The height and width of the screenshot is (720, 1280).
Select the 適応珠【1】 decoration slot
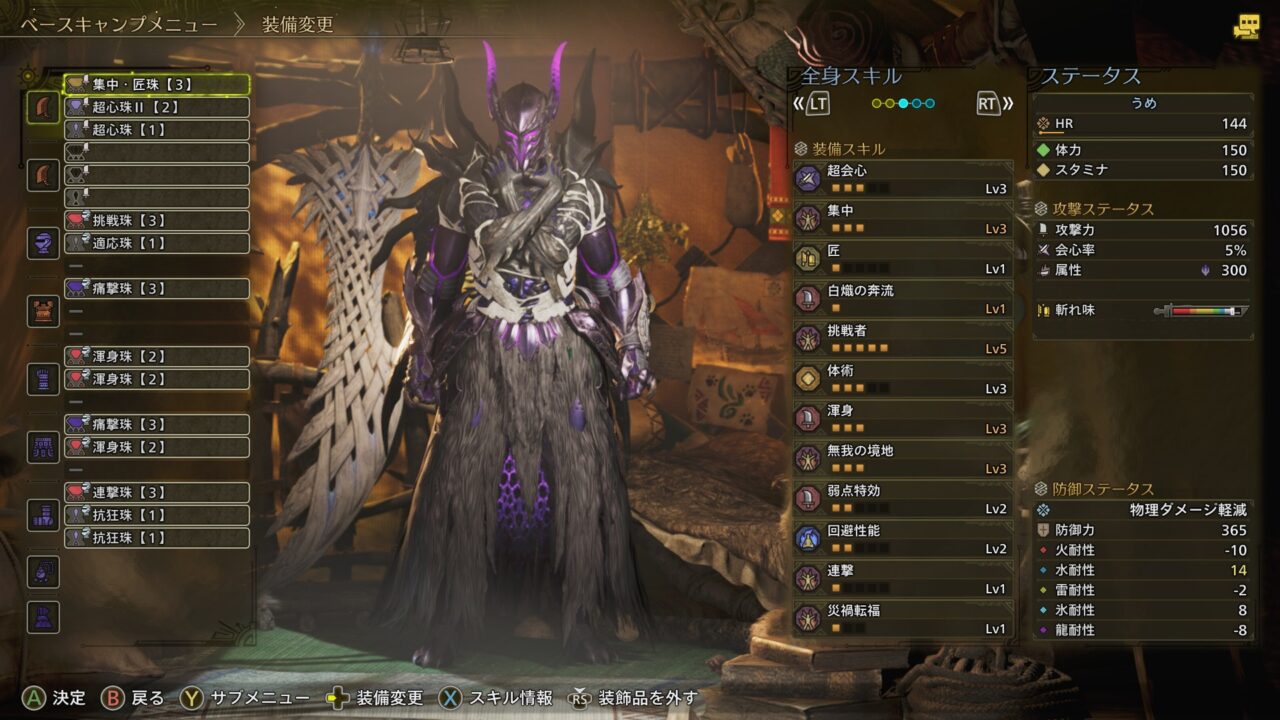[x=157, y=243]
